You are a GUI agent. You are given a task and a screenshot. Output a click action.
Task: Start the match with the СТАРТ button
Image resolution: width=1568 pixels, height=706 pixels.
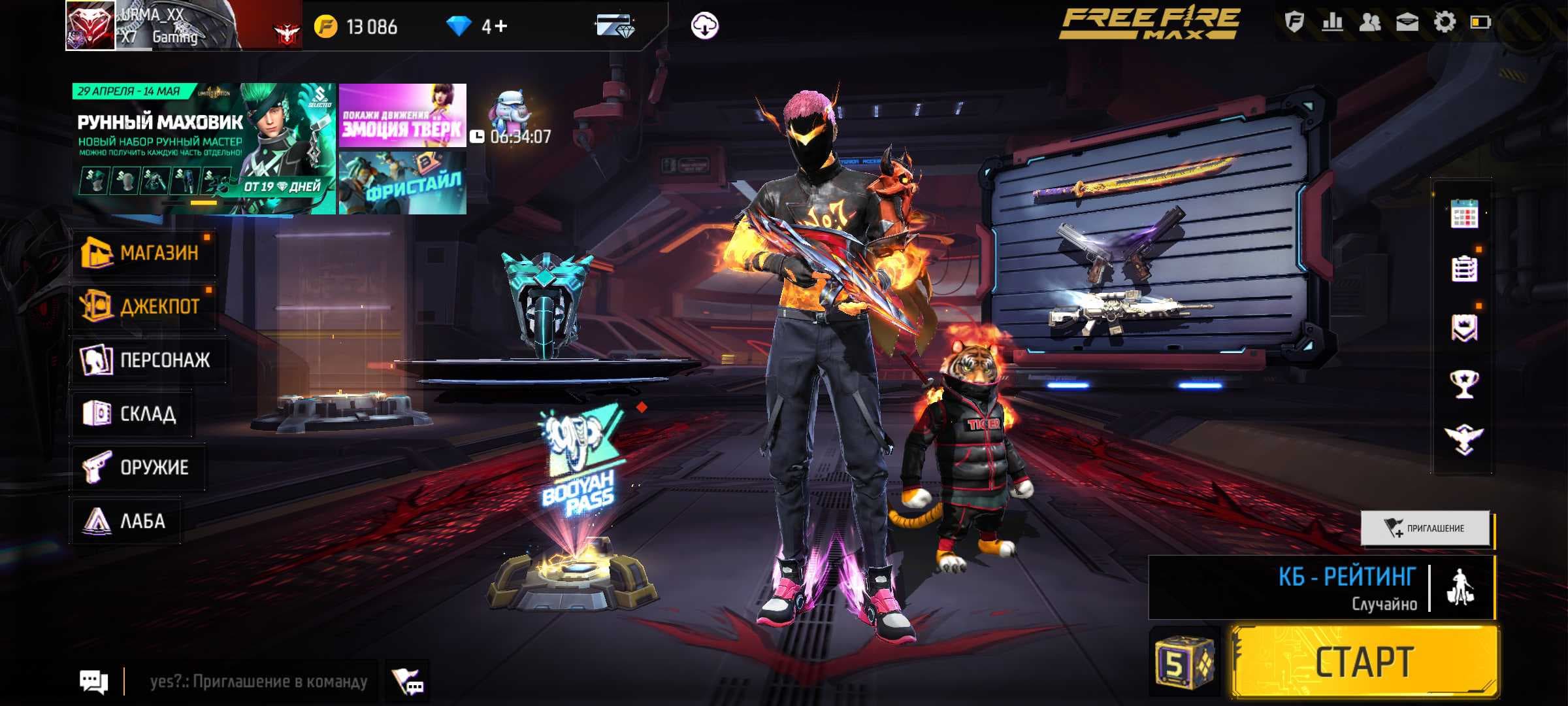coord(1364,662)
